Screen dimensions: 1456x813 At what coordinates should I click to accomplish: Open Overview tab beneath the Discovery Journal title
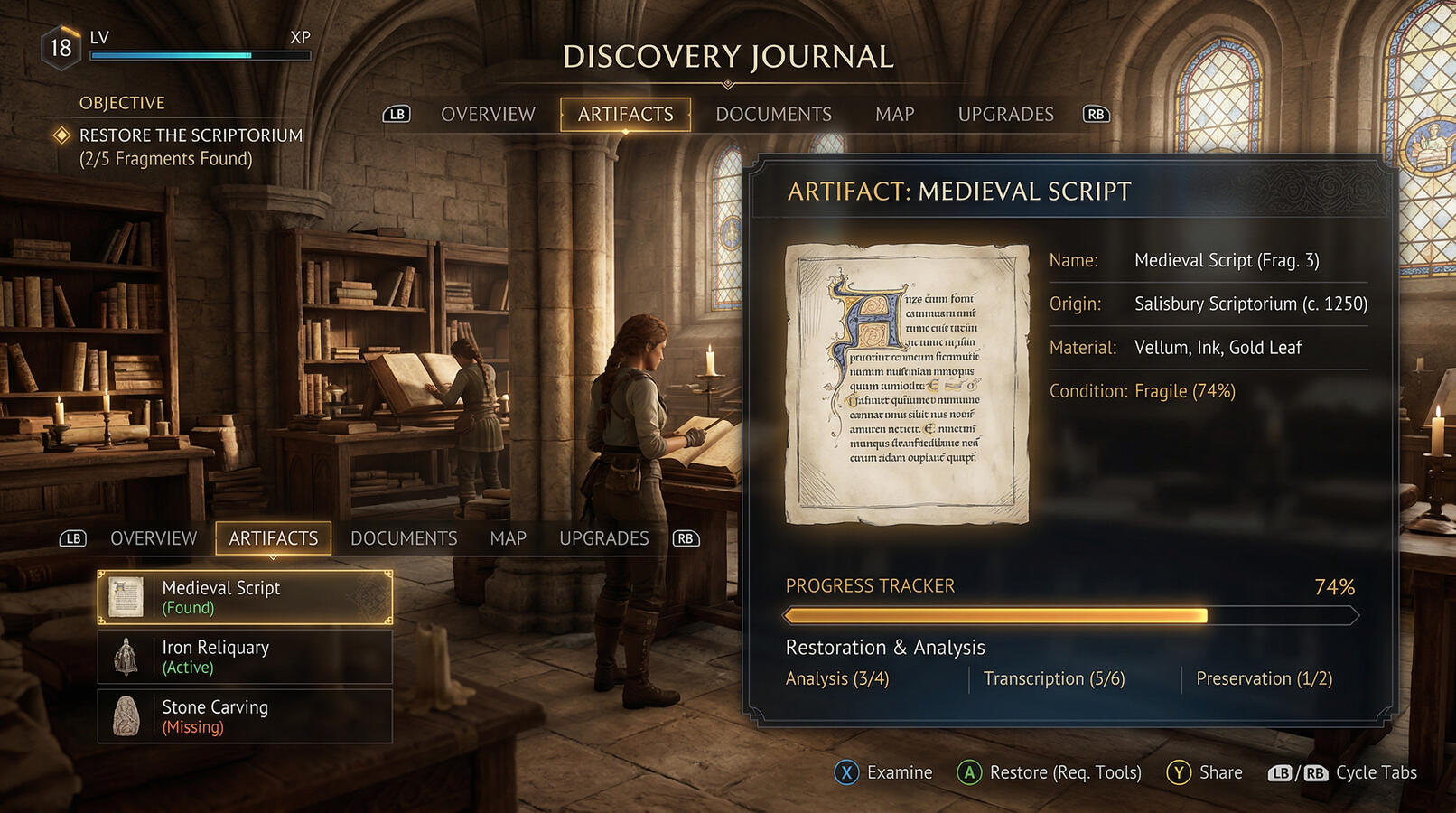click(x=488, y=115)
